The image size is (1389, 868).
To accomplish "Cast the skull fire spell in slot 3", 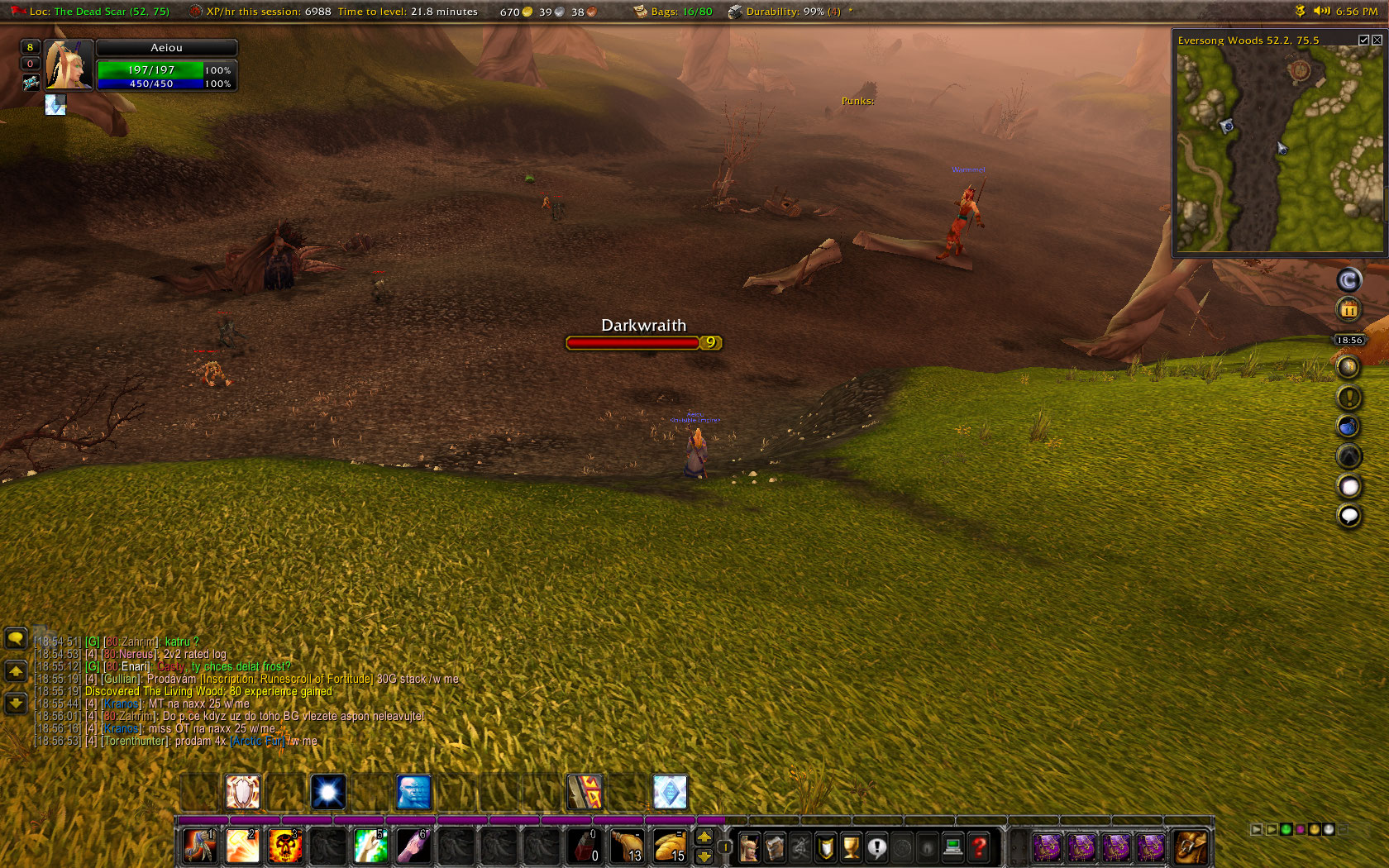I will (x=284, y=847).
